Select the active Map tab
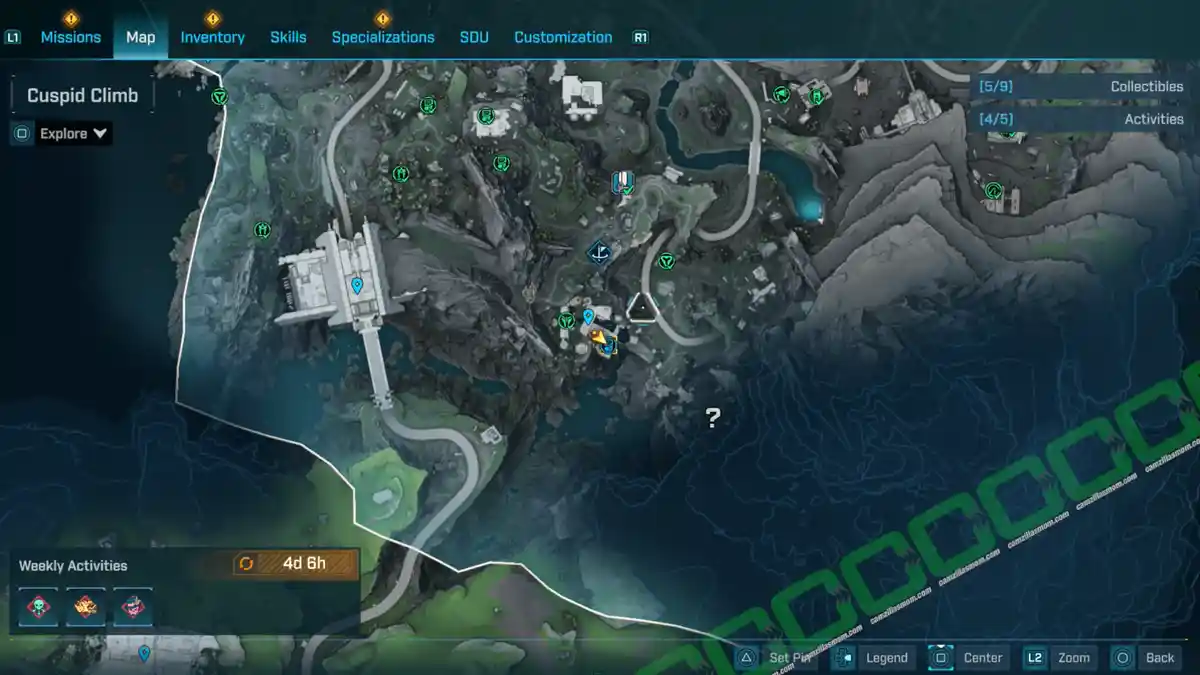This screenshot has width=1200, height=675. point(140,37)
